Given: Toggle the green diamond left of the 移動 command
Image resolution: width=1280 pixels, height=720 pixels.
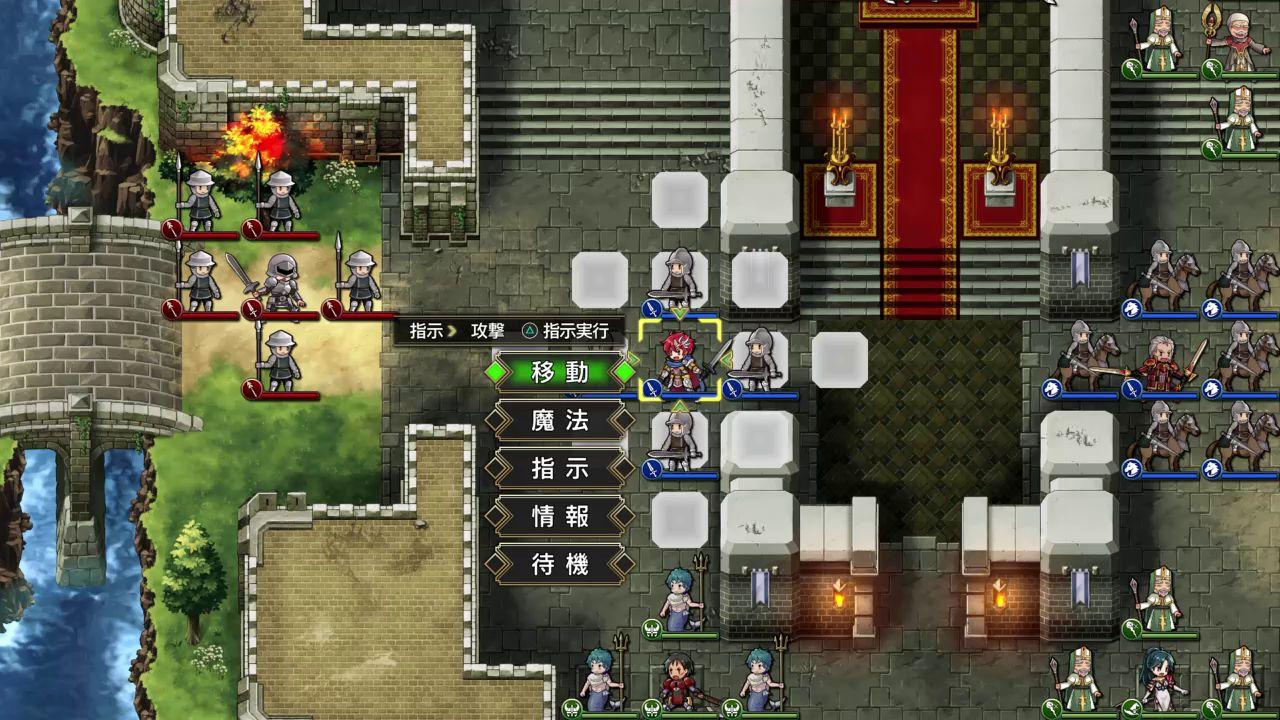Looking at the screenshot, I should [x=498, y=372].
